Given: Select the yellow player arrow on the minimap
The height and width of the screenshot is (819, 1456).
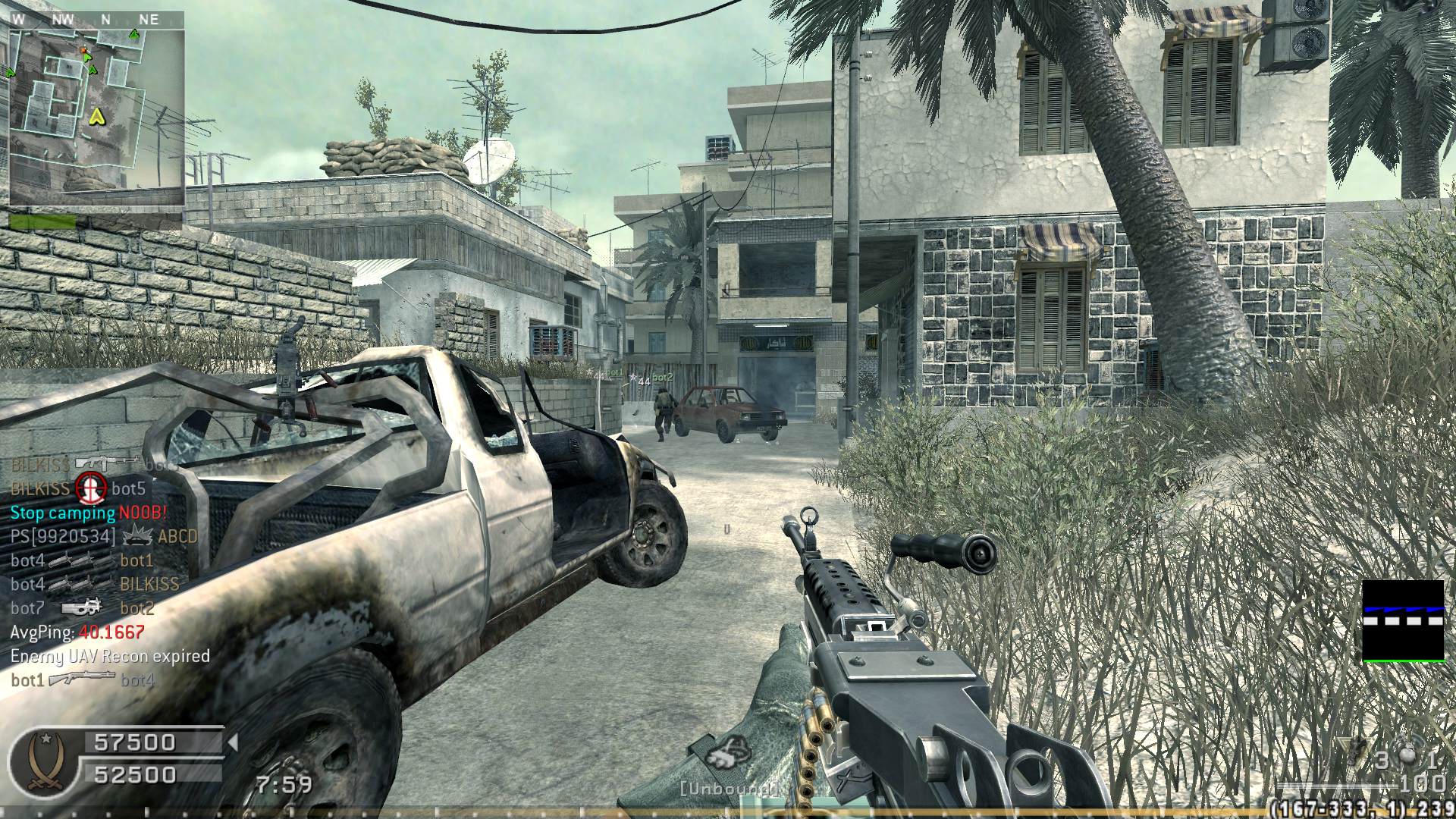Looking at the screenshot, I should 97,116.
